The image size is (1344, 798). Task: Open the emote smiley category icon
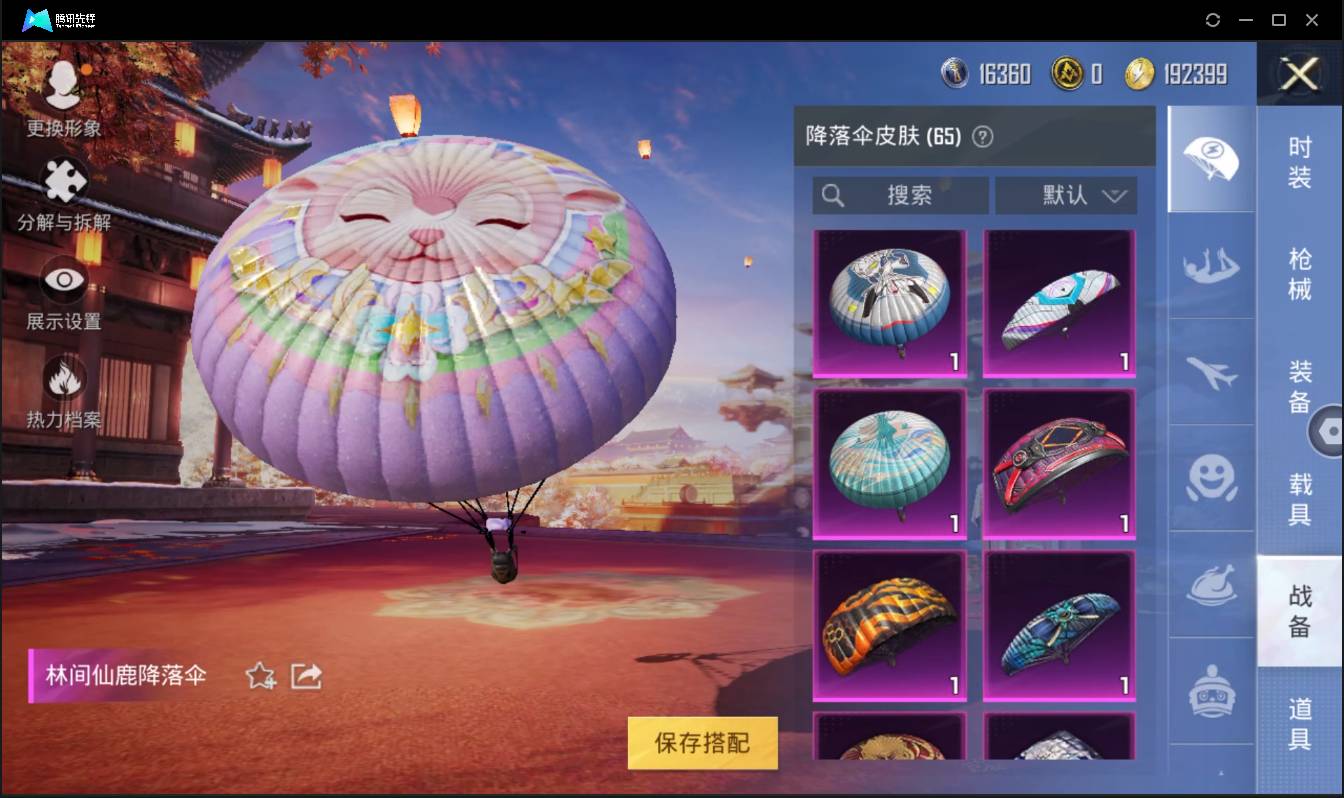point(1211,480)
